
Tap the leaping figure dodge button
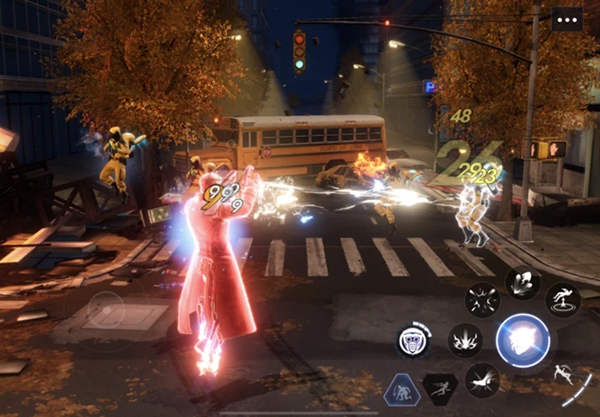click(x=563, y=374)
